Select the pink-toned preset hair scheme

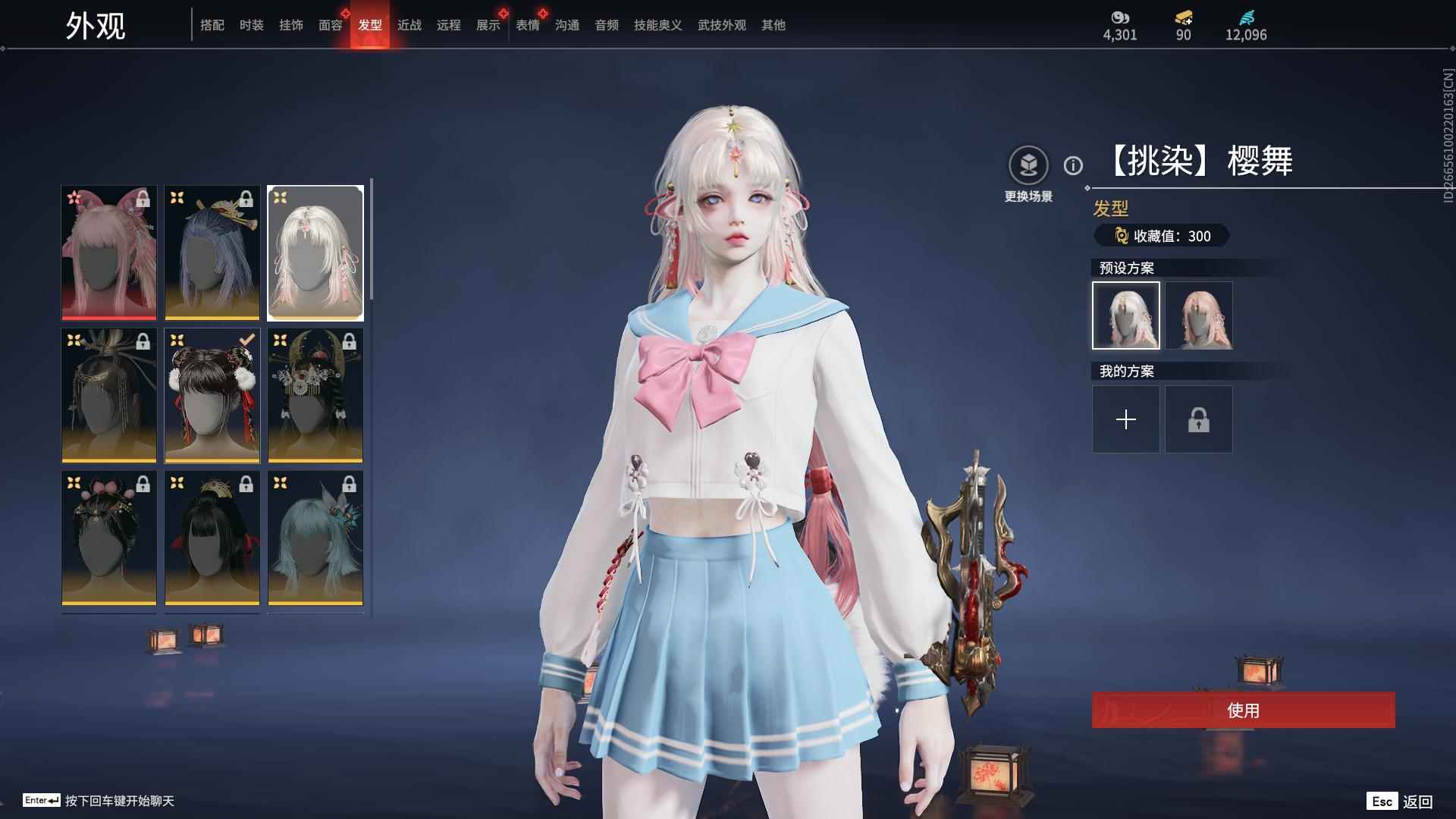point(1198,315)
